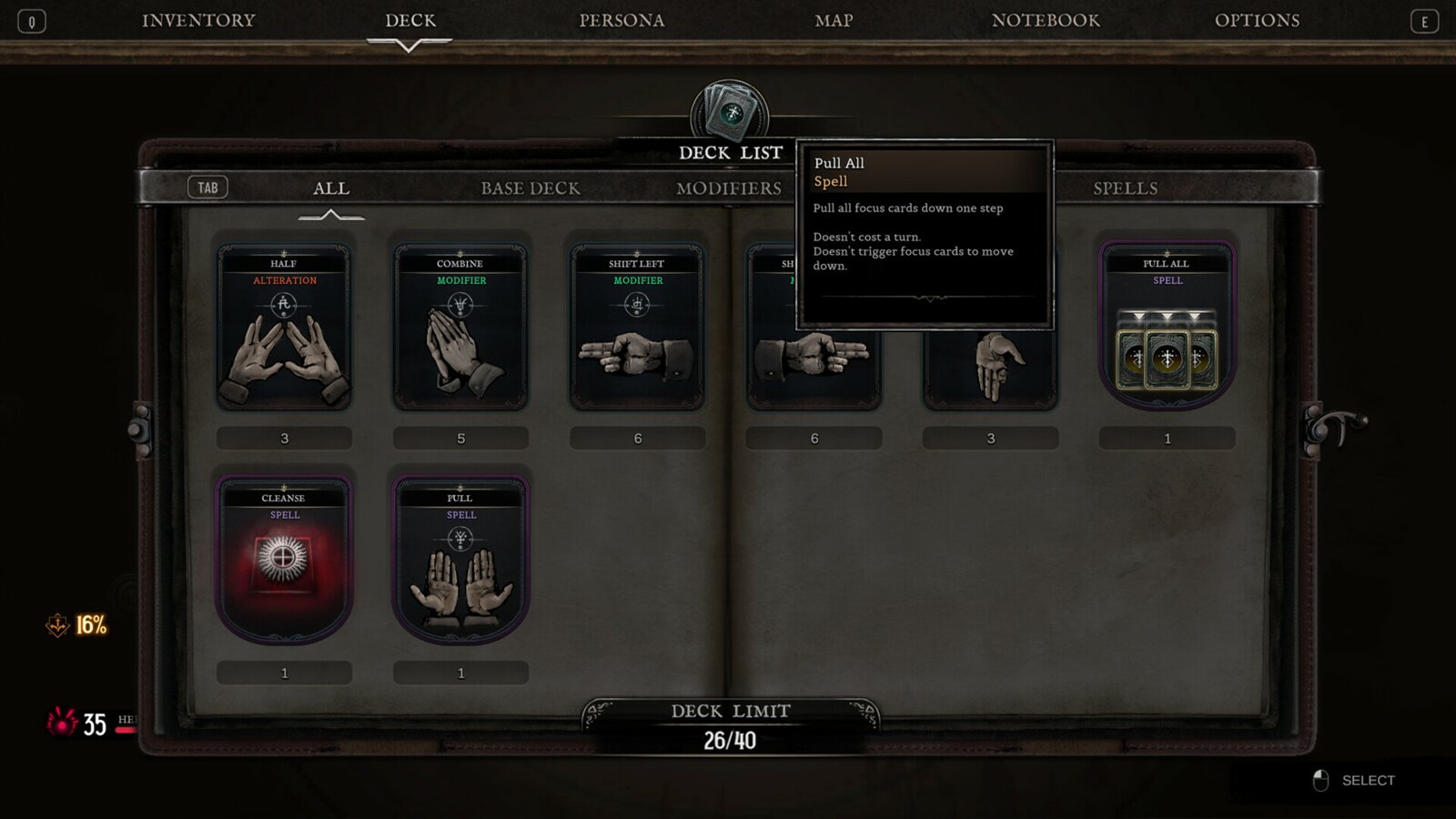The width and height of the screenshot is (1456, 819).
Task: Select the Shift Left modifier card
Action: (x=637, y=328)
